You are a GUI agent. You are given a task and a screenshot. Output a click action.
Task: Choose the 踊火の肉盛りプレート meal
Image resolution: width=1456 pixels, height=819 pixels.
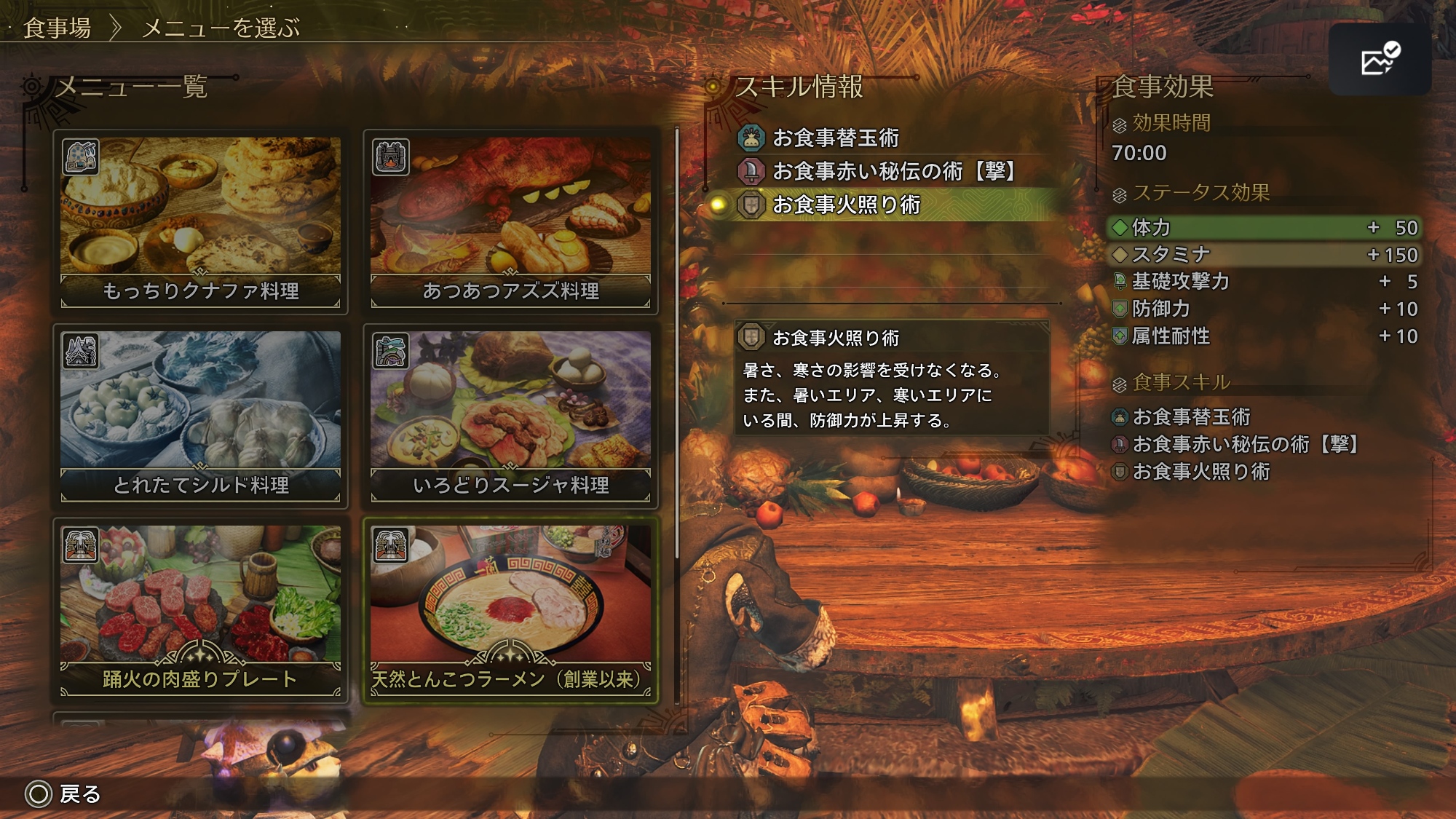pos(200,610)
